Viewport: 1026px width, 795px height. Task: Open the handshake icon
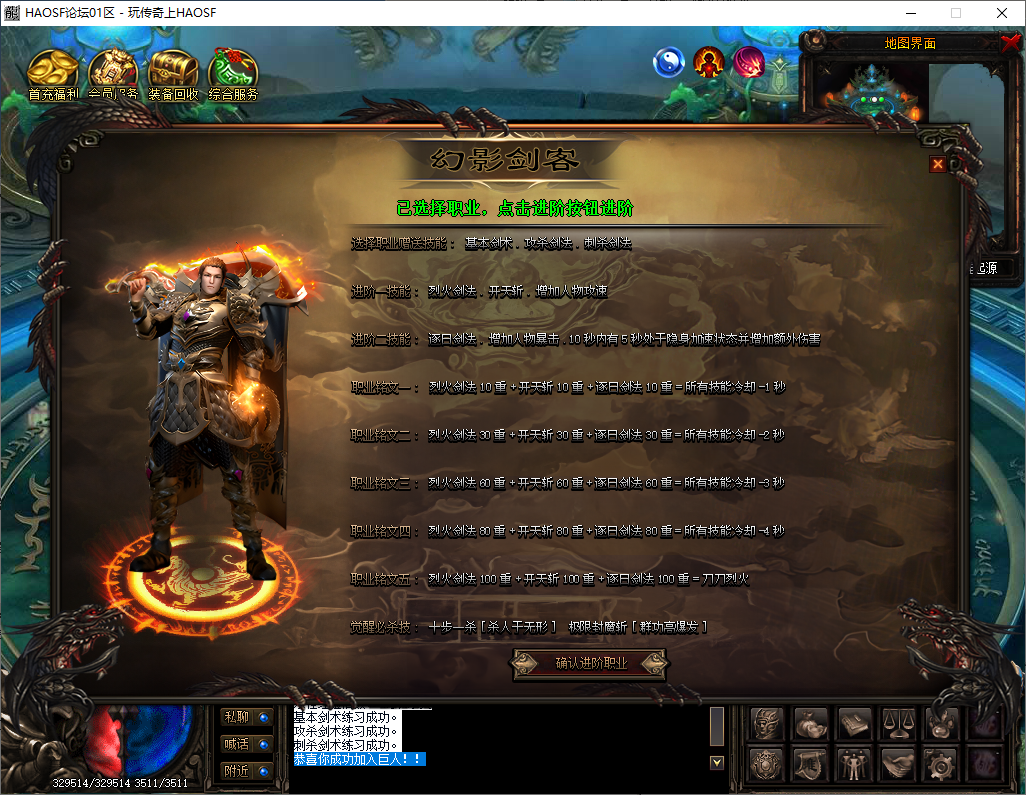coord(897,765)
